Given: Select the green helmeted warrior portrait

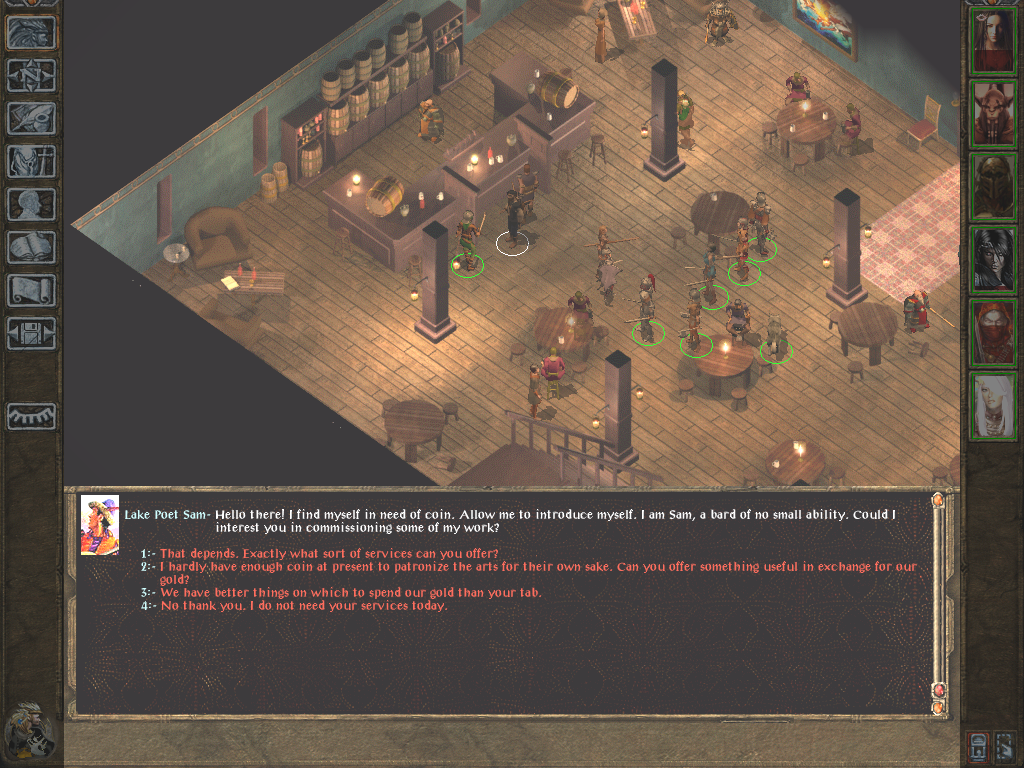Looking at the screenshot, I should tap(993, 187).
